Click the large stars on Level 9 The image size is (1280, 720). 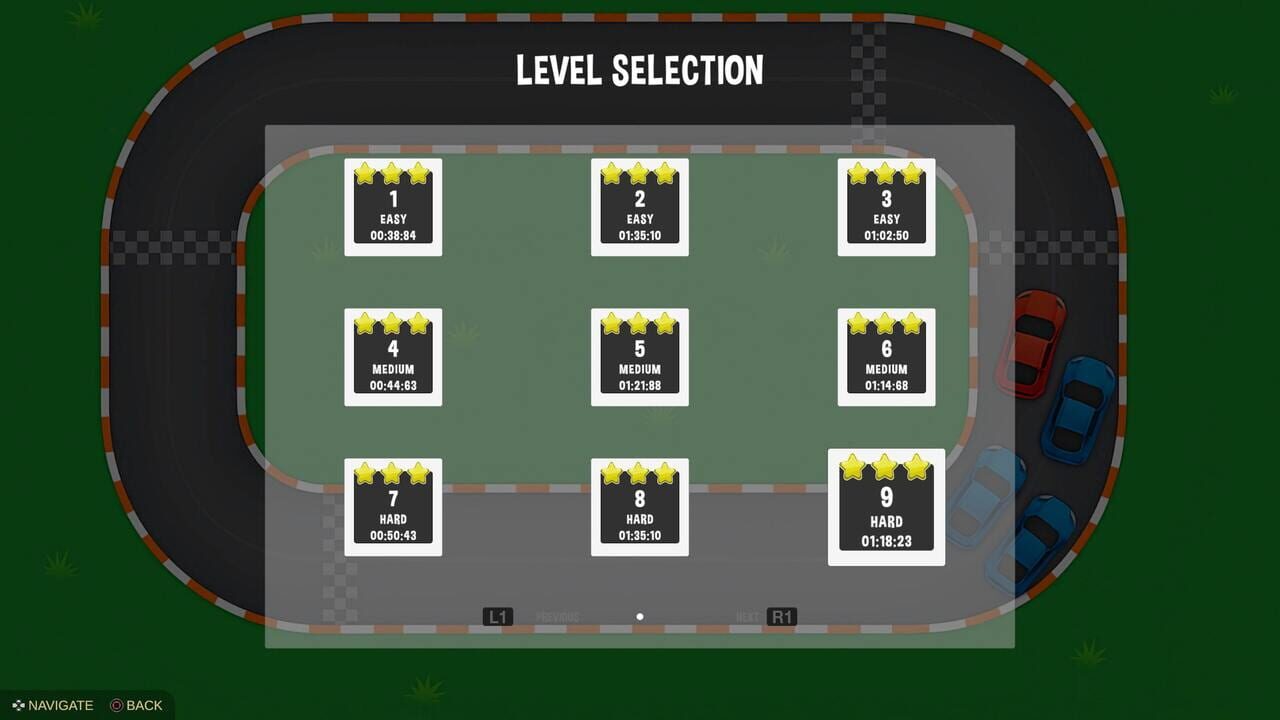tap(886, 466)
